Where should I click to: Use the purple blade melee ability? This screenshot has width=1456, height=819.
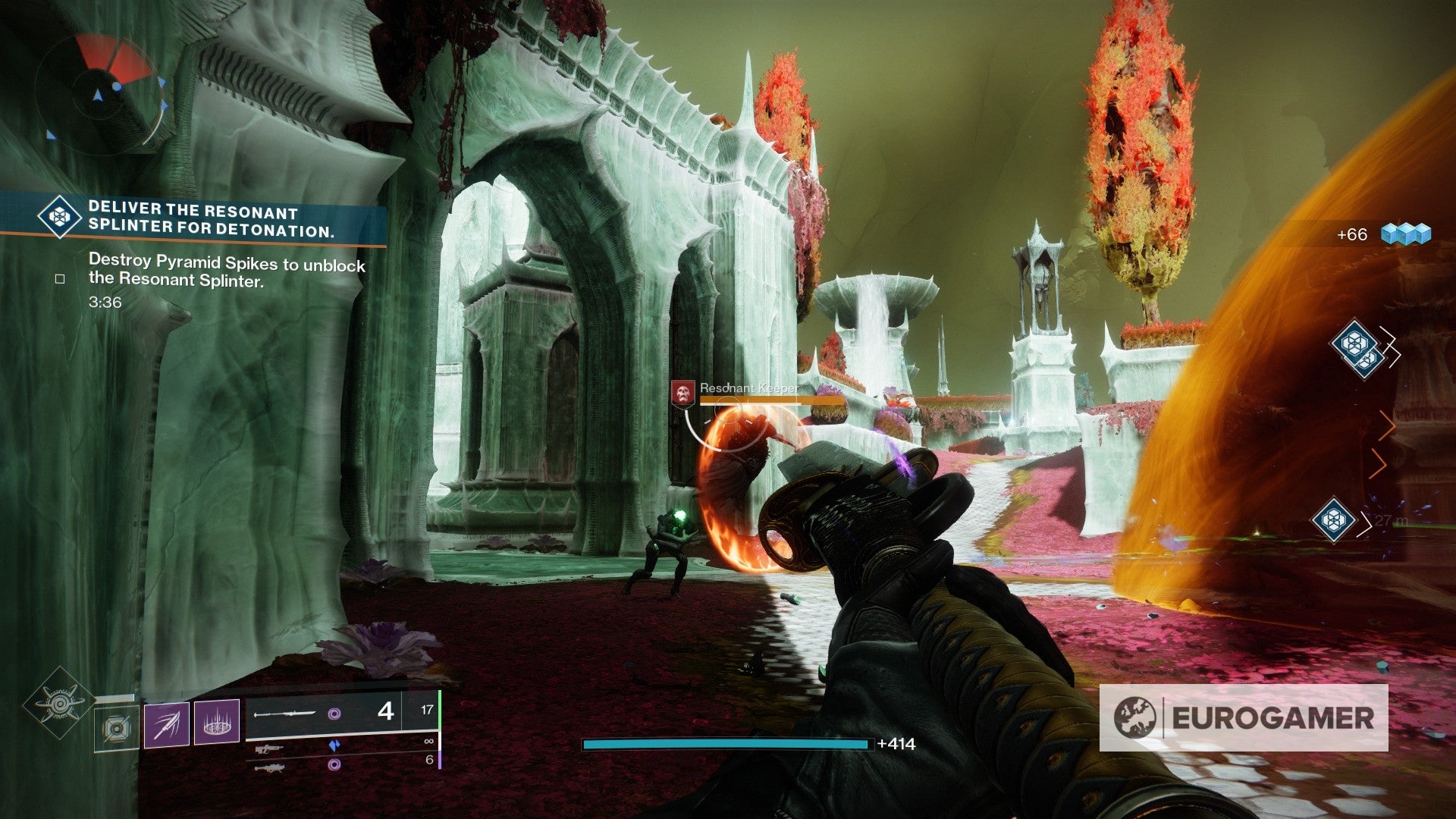pyautogui.click(x=166, y=724)
